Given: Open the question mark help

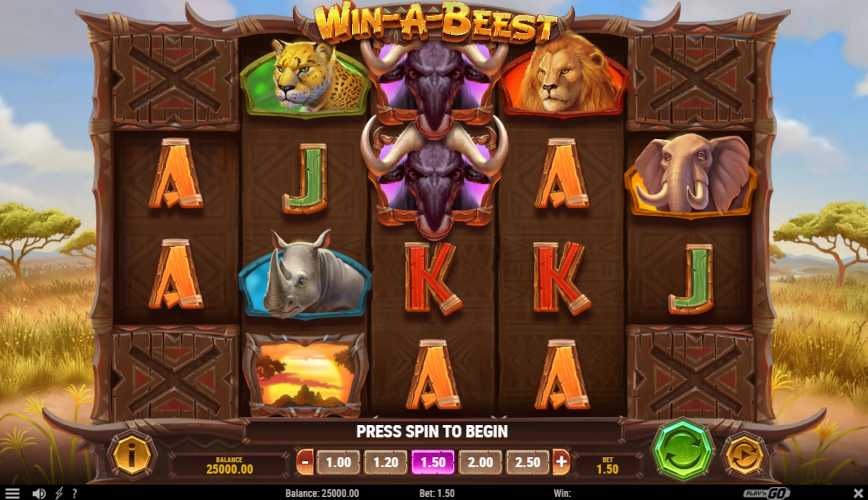Looking at the screenshot, I should click(x=73, y=493).
